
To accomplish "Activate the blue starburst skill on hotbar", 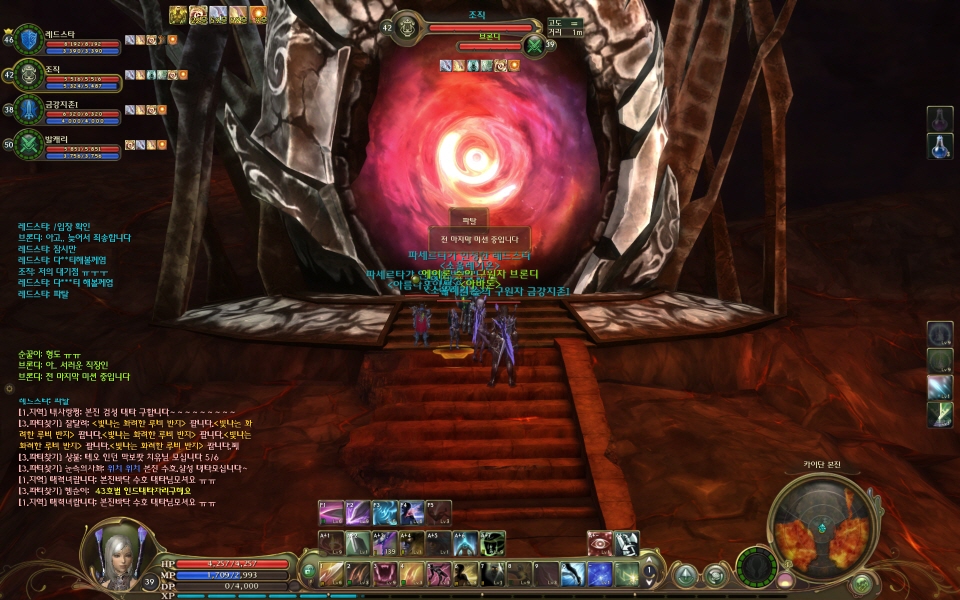I will click(599, 574).
